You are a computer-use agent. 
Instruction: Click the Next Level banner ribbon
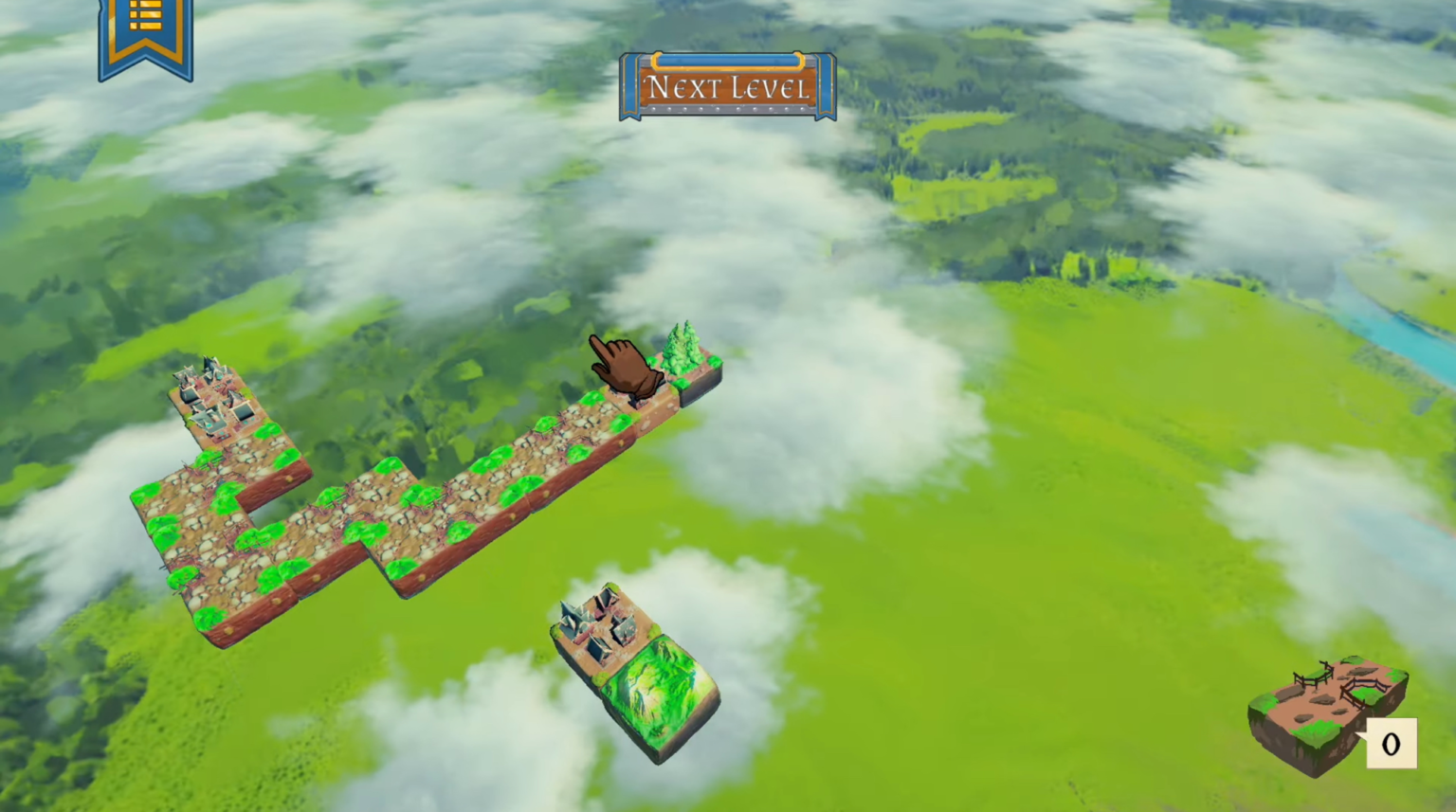click(727, 86)
